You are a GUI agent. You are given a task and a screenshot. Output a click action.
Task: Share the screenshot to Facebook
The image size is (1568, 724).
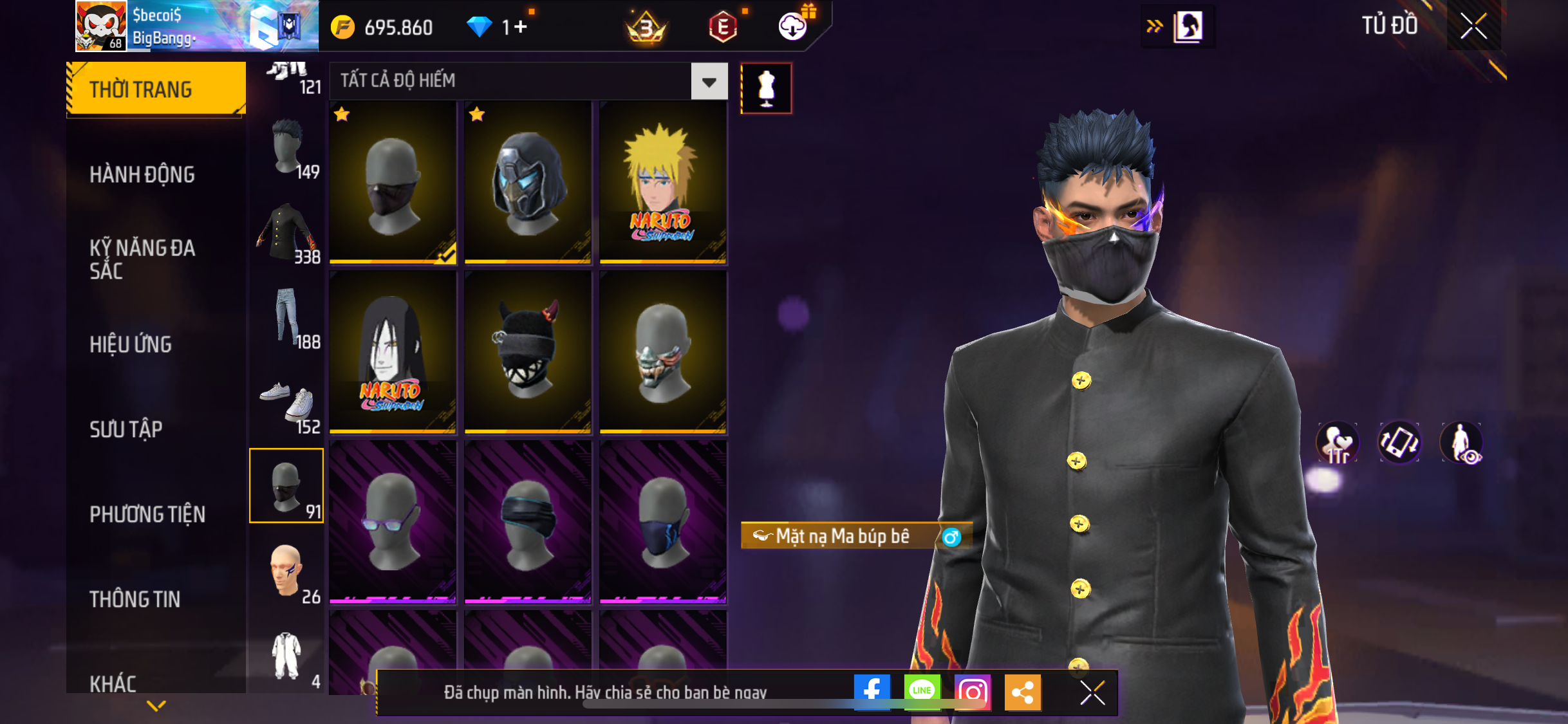point(872,692)
